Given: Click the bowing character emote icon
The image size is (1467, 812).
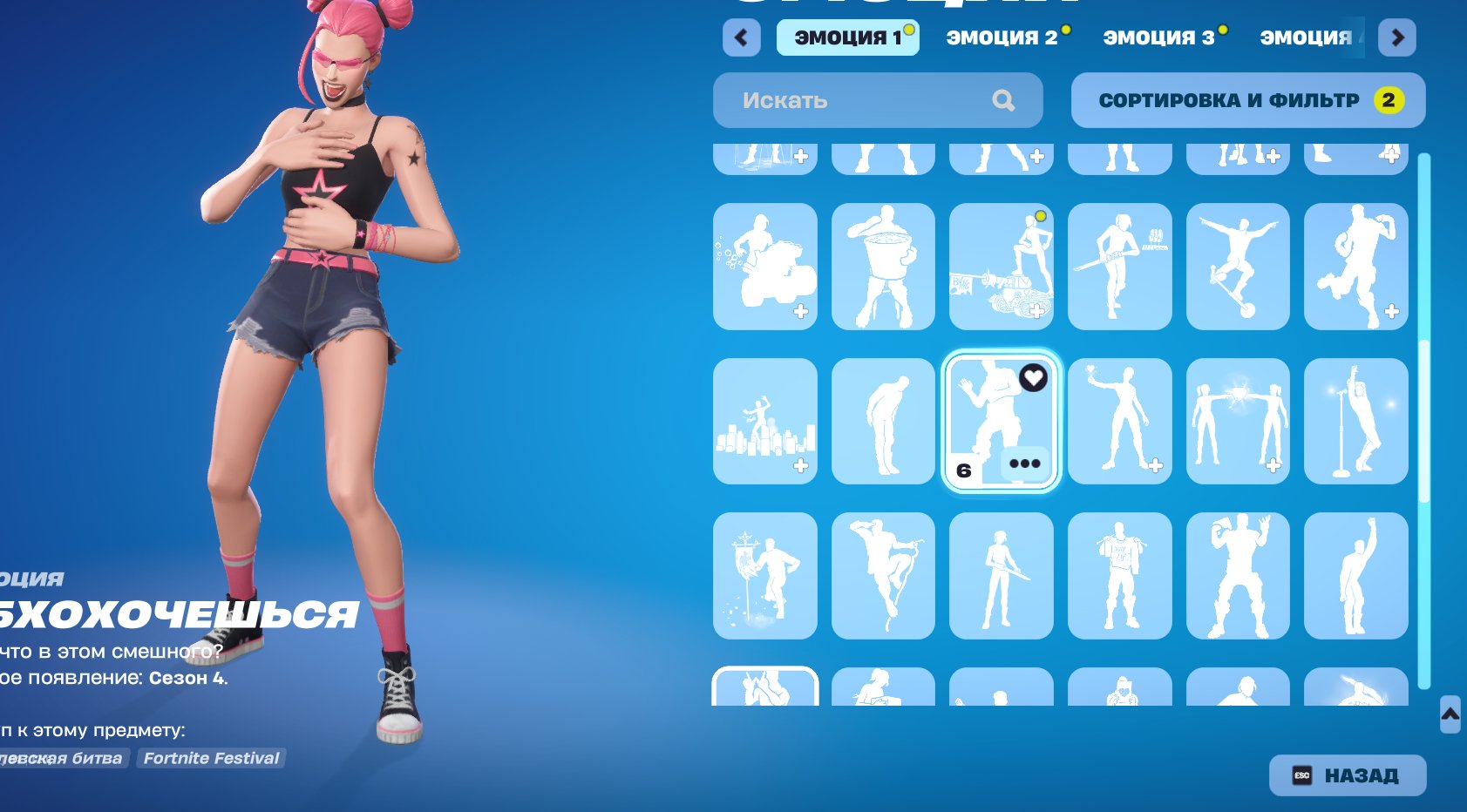Looking at the screenshot, I should click(883, 421).
